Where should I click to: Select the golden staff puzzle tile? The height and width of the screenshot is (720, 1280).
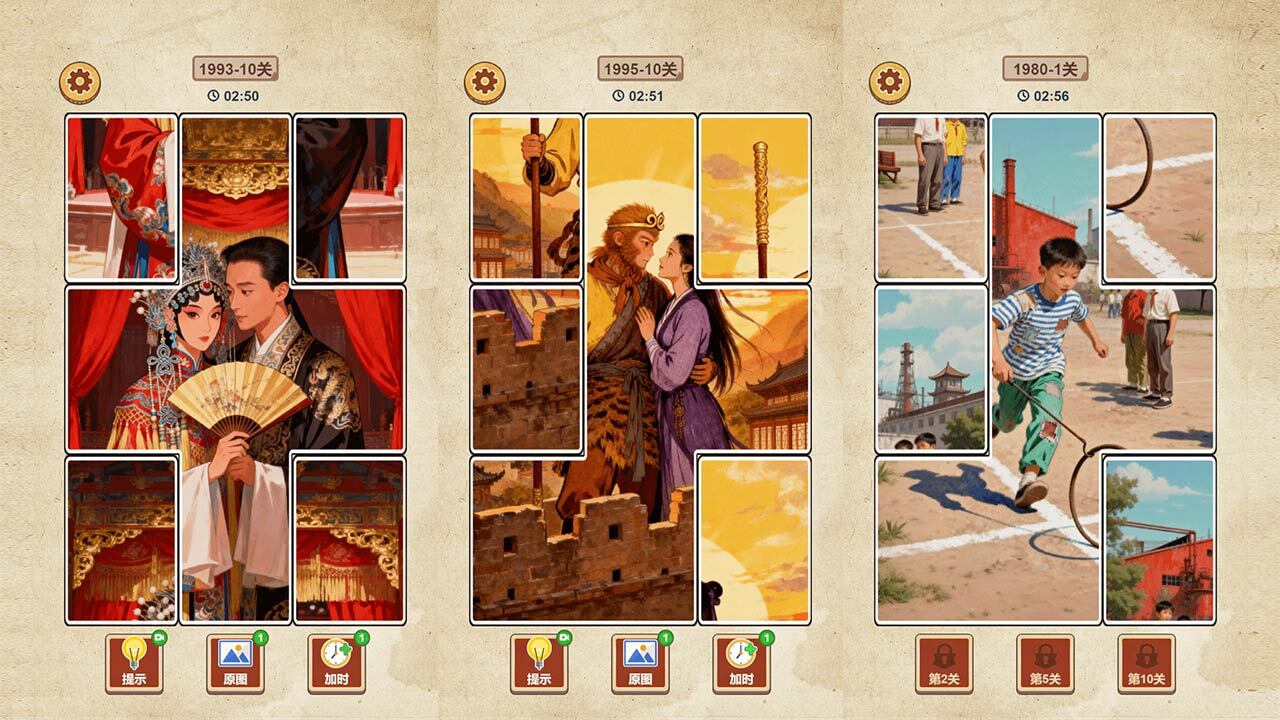tap(754, 198)
